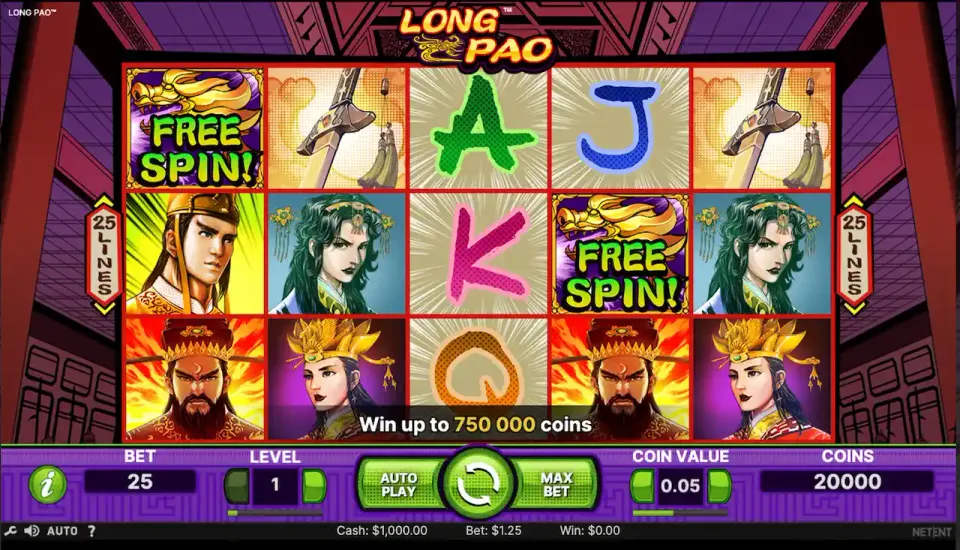Raise the coin value
Screen dimensions: 960x550
719,486
